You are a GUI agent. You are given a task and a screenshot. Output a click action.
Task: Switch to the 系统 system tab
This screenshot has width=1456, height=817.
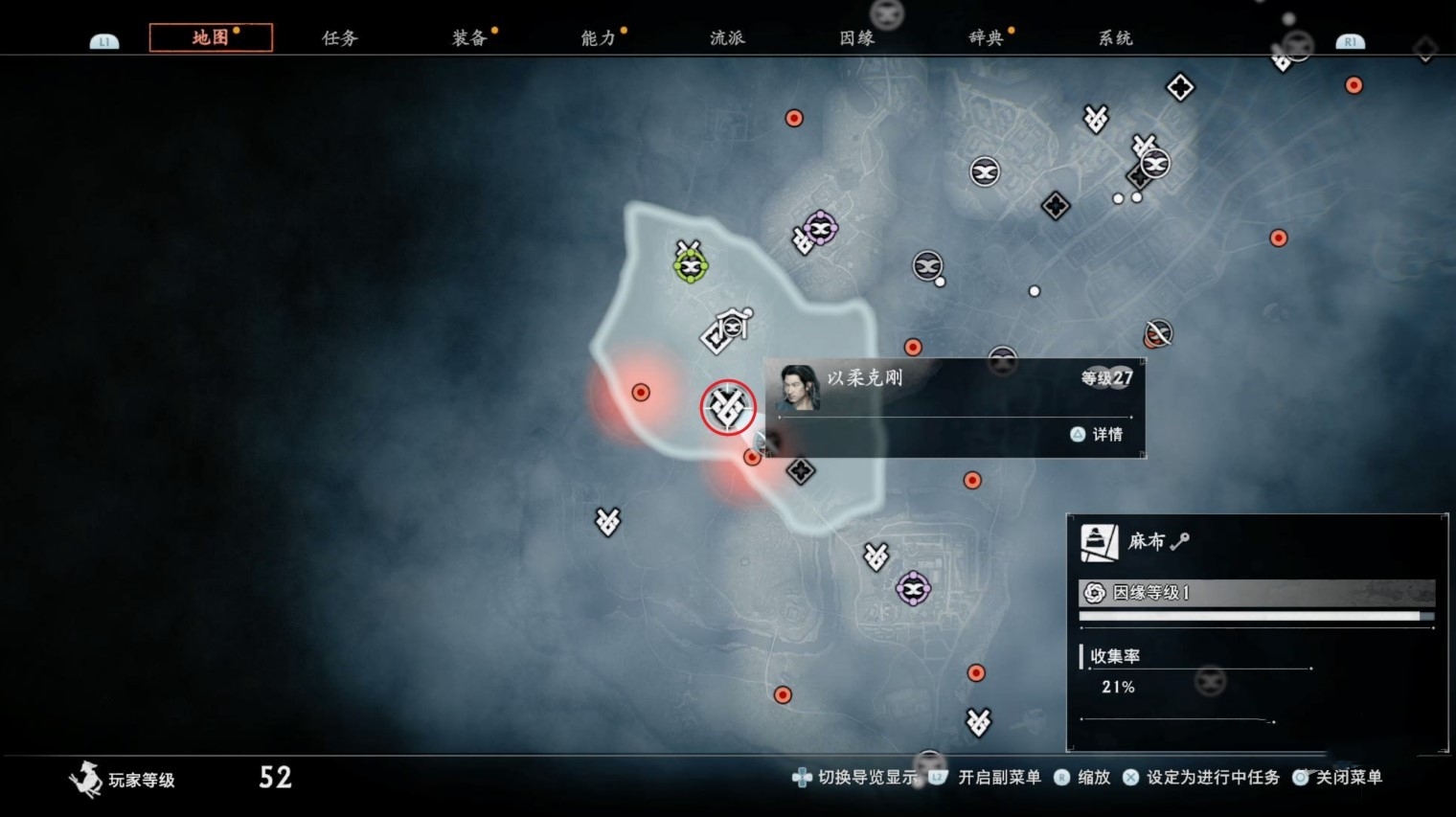click(1115, 38)
